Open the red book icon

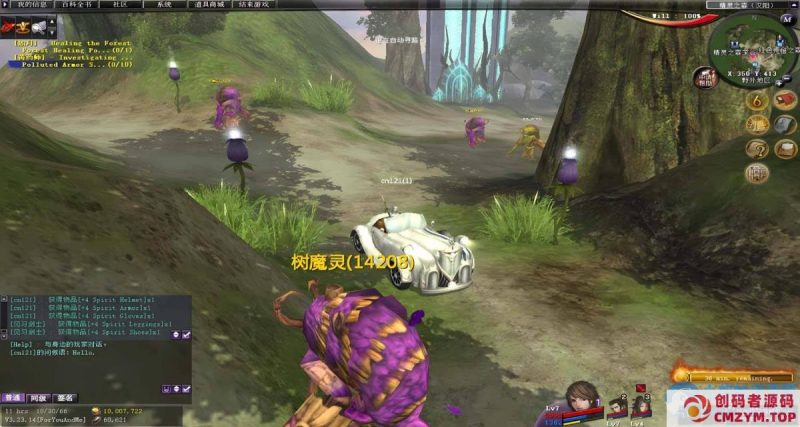786,101
